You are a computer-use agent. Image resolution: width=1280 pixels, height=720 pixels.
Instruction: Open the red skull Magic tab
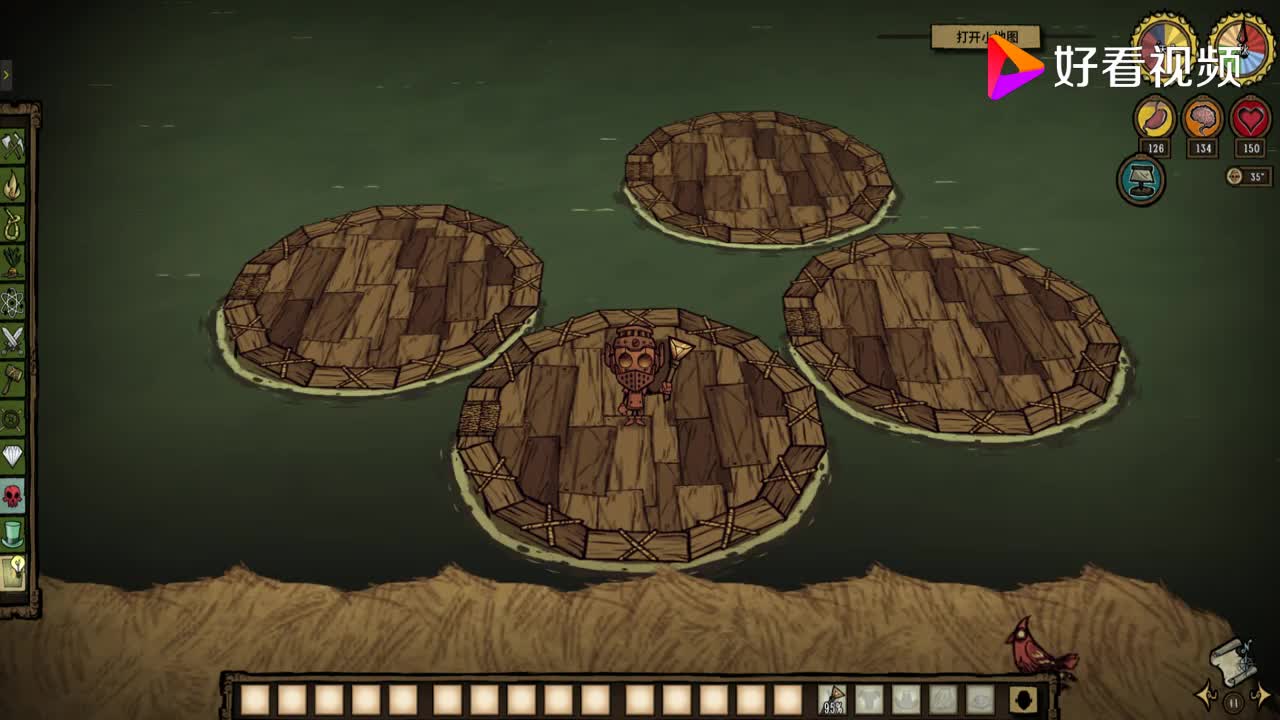[x=12, y=495]
